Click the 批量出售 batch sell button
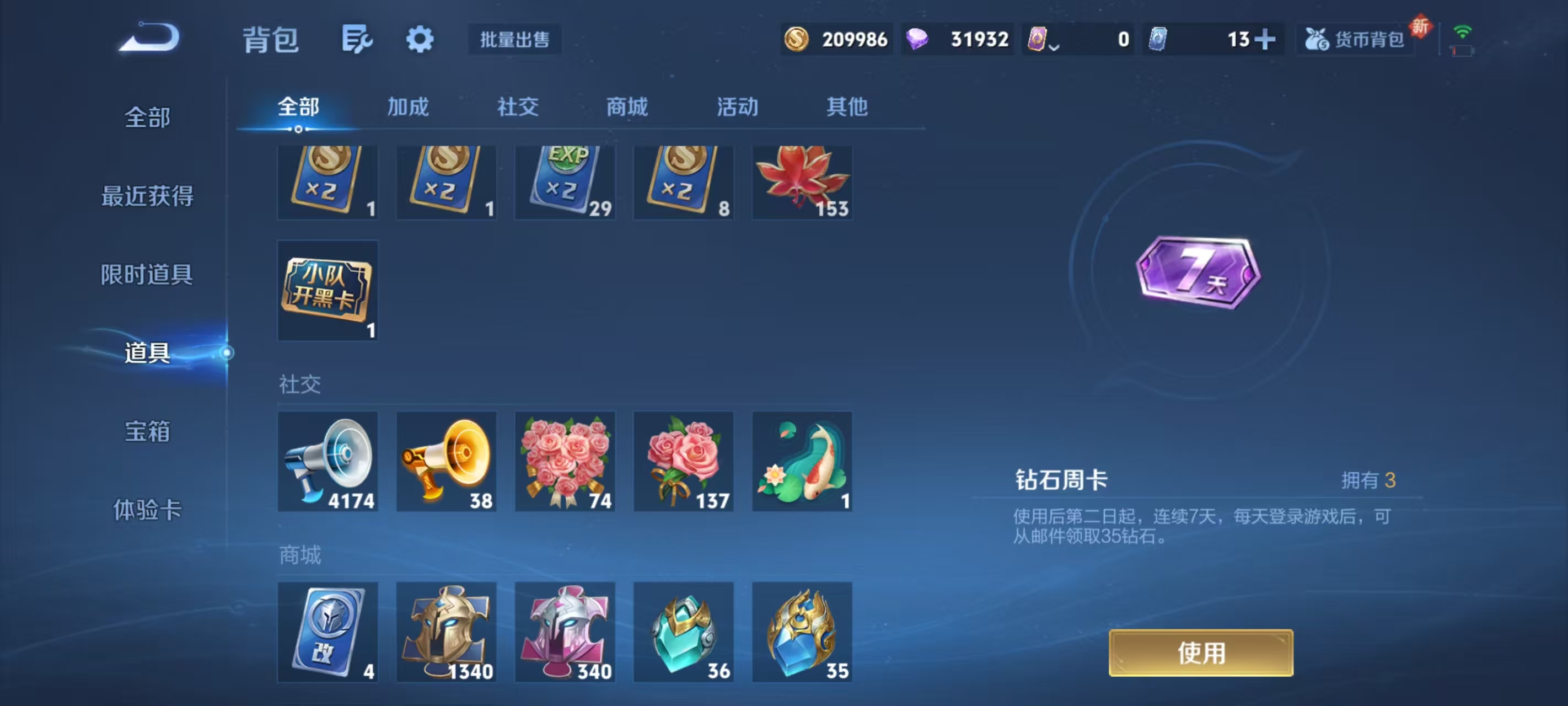Image resolution: width=1568 pixels, height=706 pixels. pos(514,39)
